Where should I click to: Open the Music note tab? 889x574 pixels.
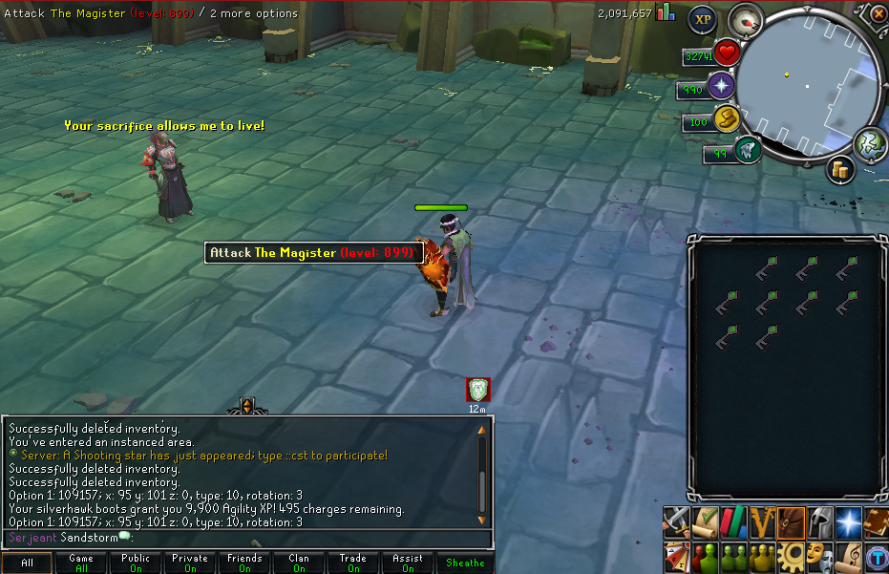coord(849,553)
